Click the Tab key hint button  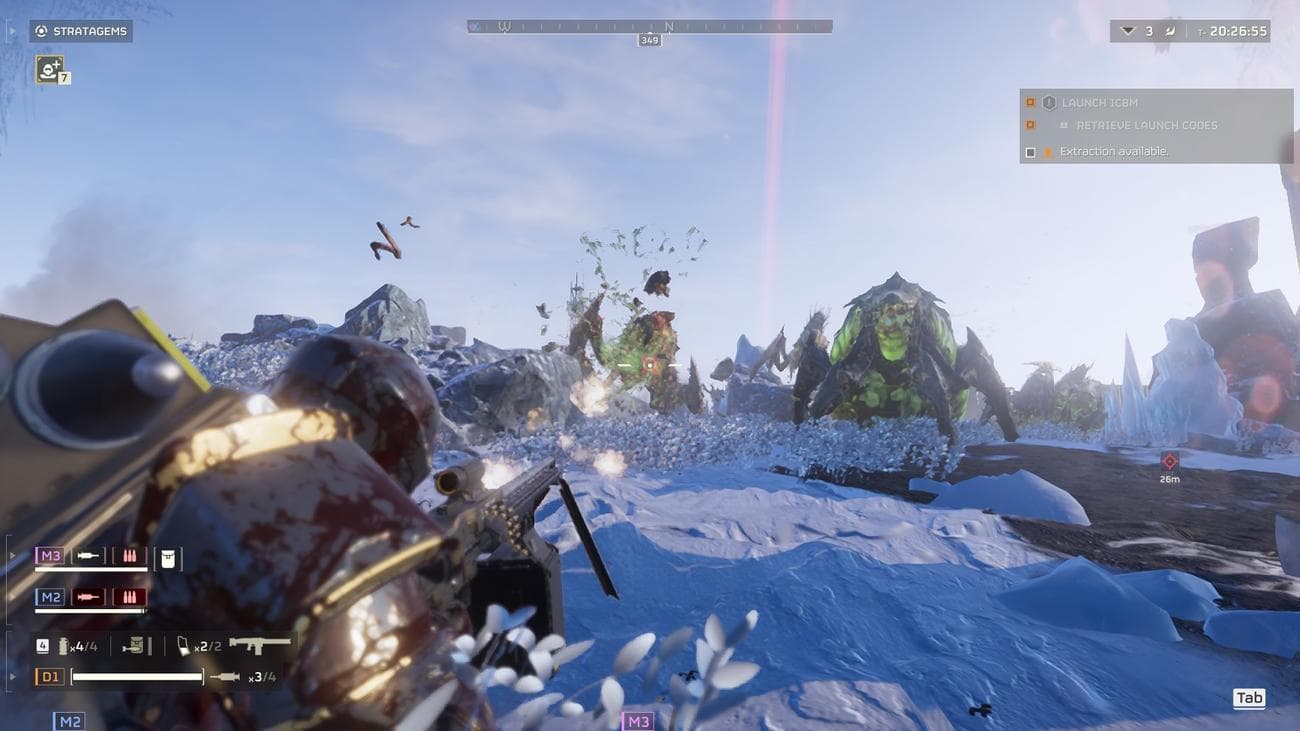click(x=1248, y=697)
